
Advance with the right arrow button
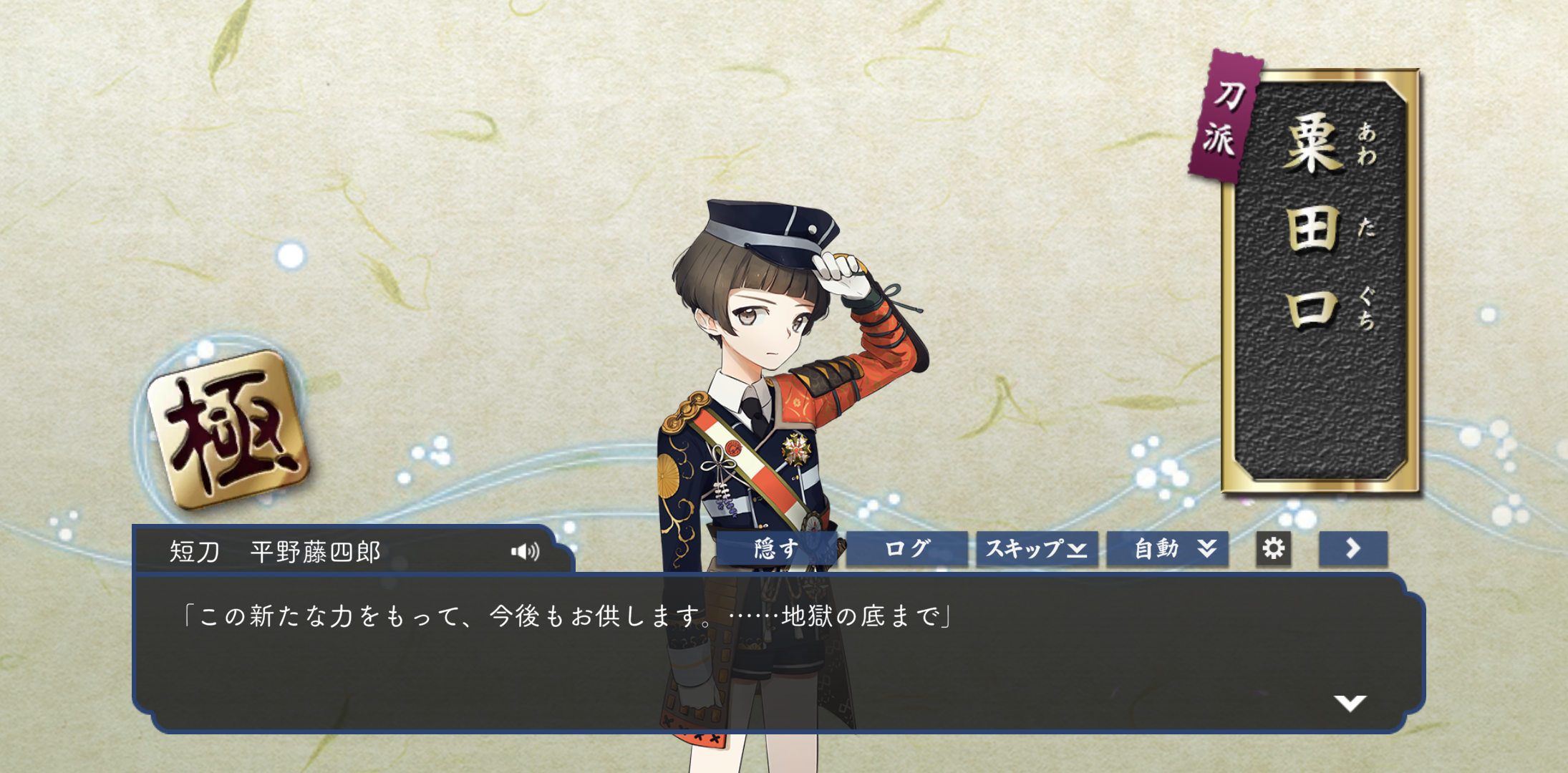[x=1352, y=549]
